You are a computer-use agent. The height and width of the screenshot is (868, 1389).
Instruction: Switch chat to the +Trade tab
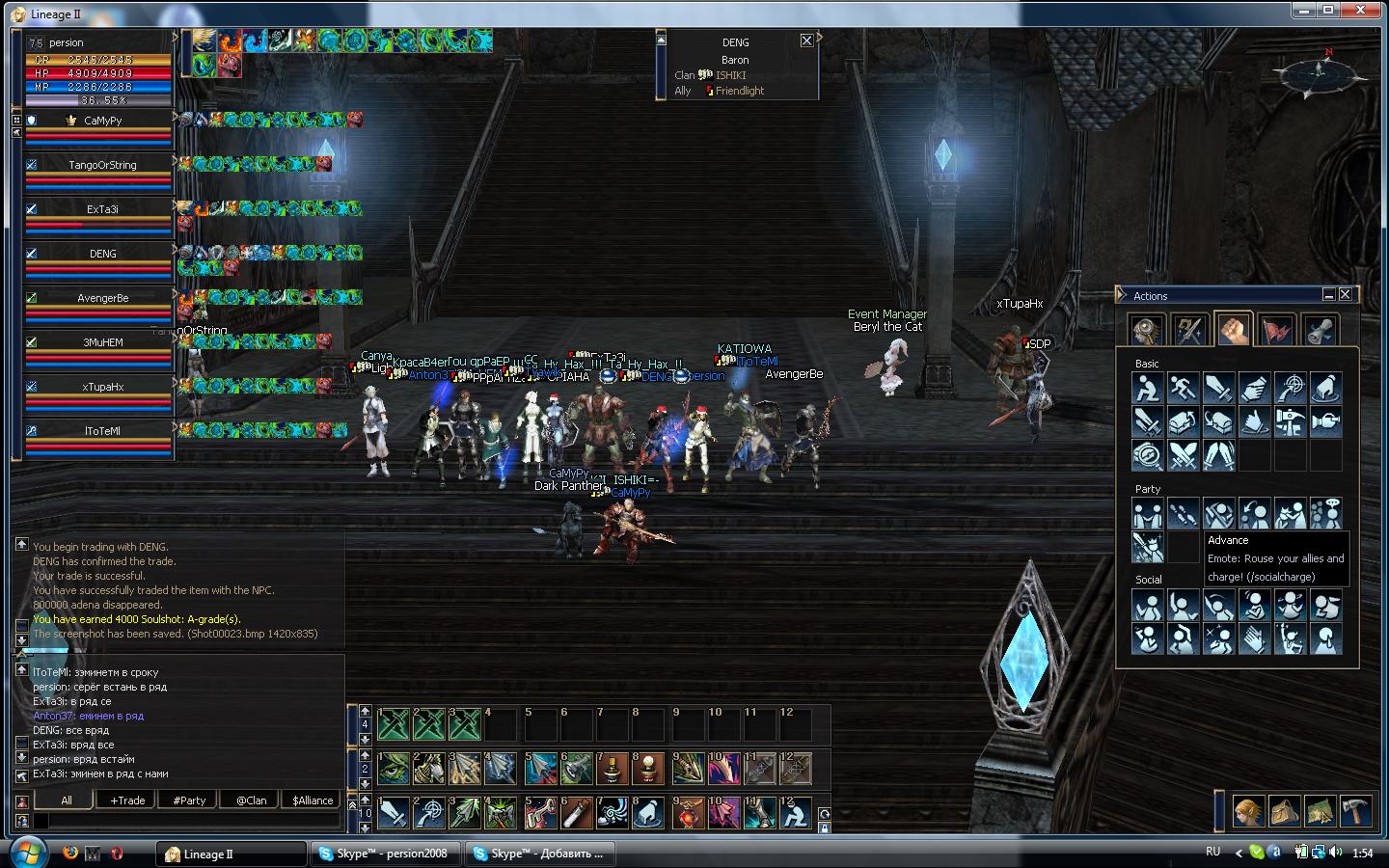[x=127, y=800]
